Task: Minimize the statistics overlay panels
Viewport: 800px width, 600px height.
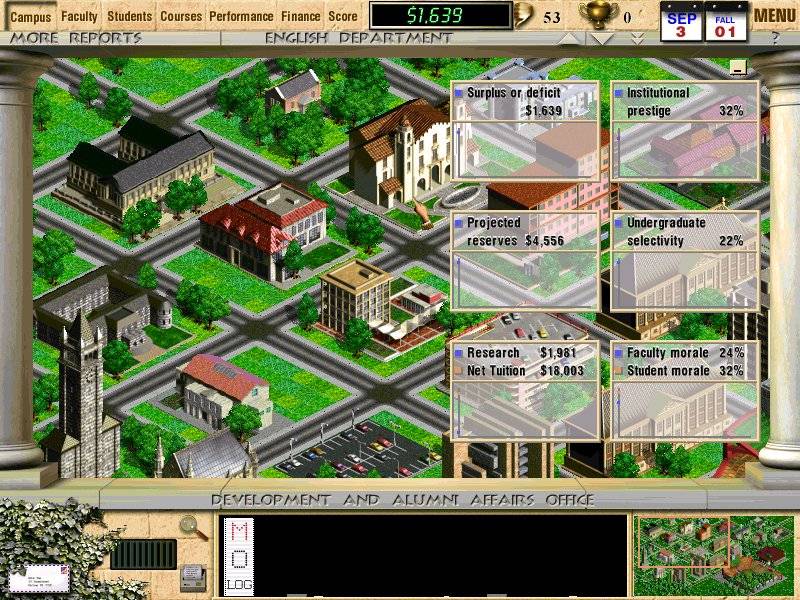Action: (x=739, y=68)
